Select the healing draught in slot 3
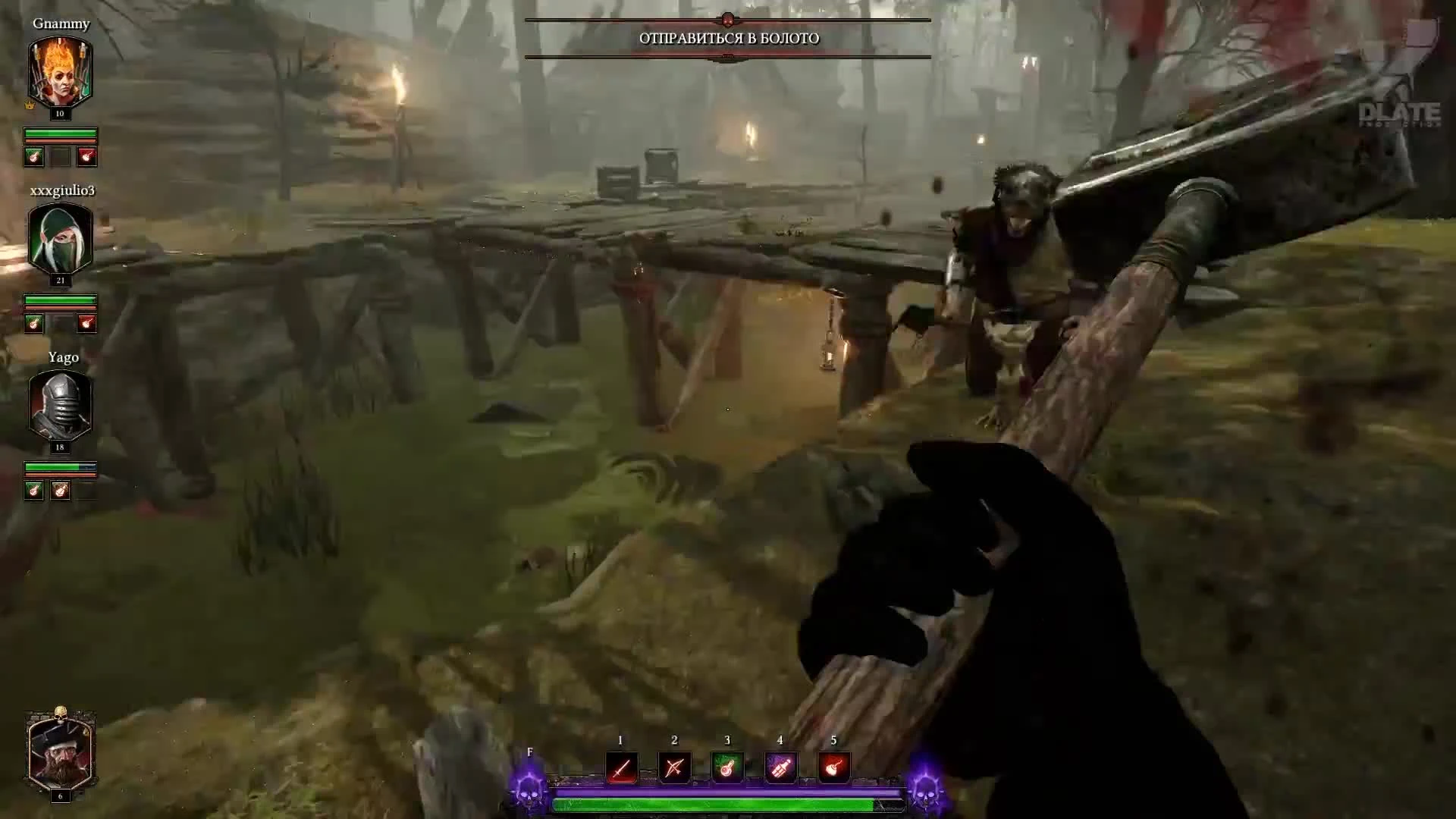Screen dimensions: 1456x819 click(x=727, y=767)
